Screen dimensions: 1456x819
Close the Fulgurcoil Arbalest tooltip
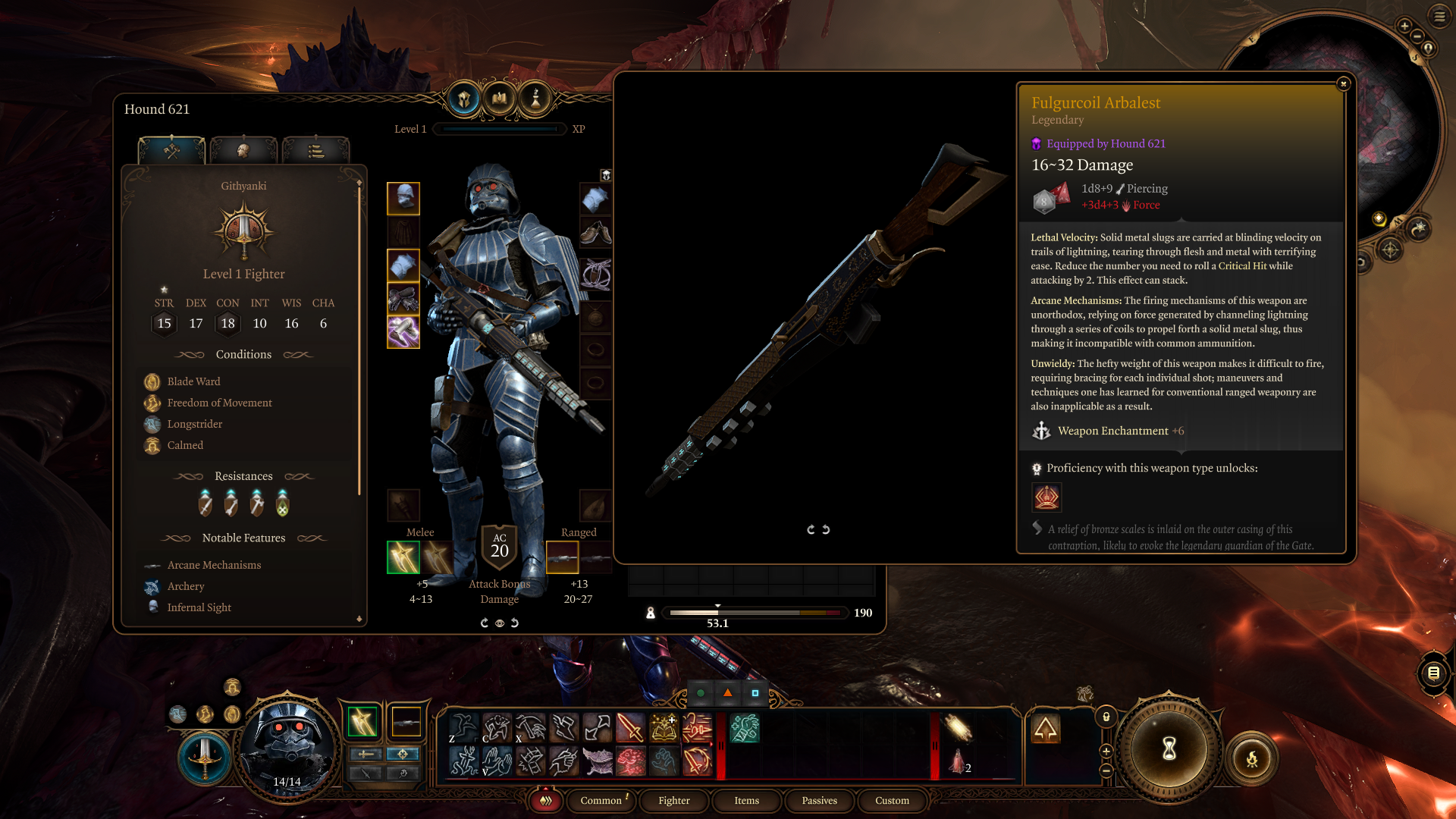(x=1343, y=84)
